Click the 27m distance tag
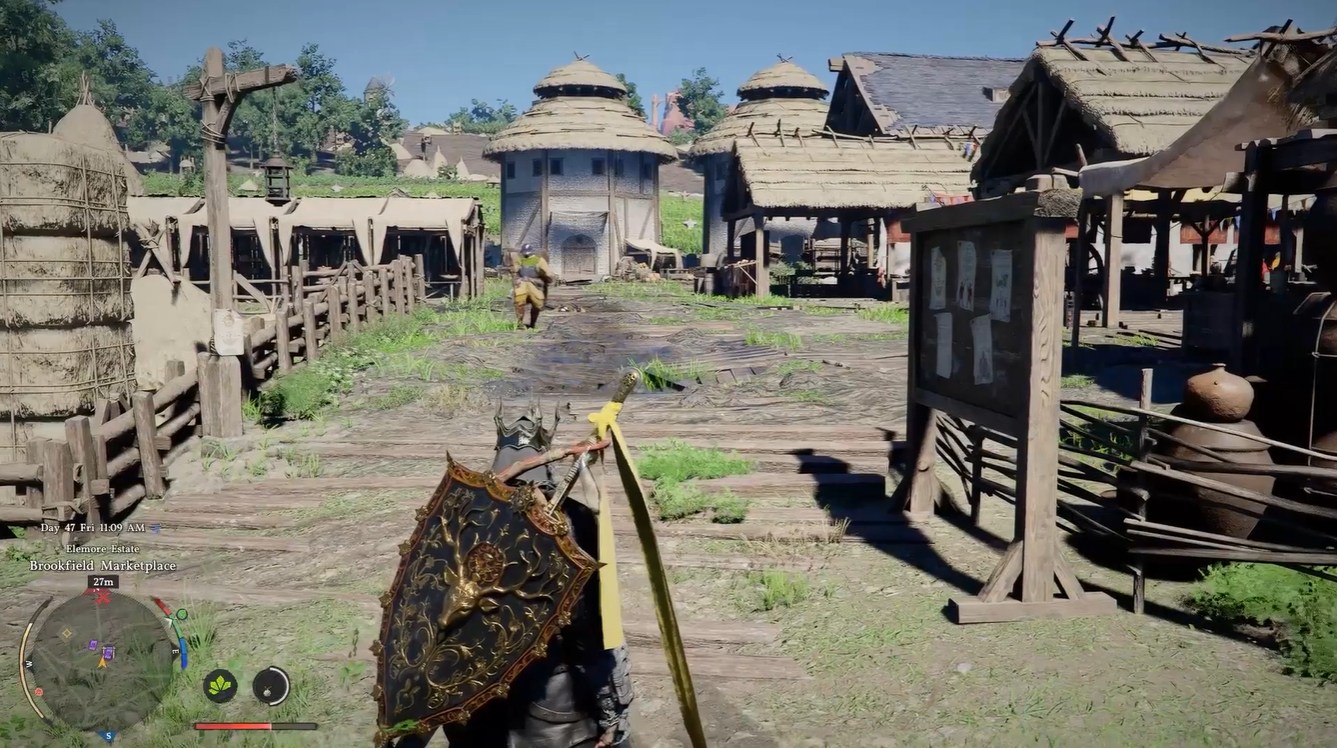 click(x=104, y=581)
